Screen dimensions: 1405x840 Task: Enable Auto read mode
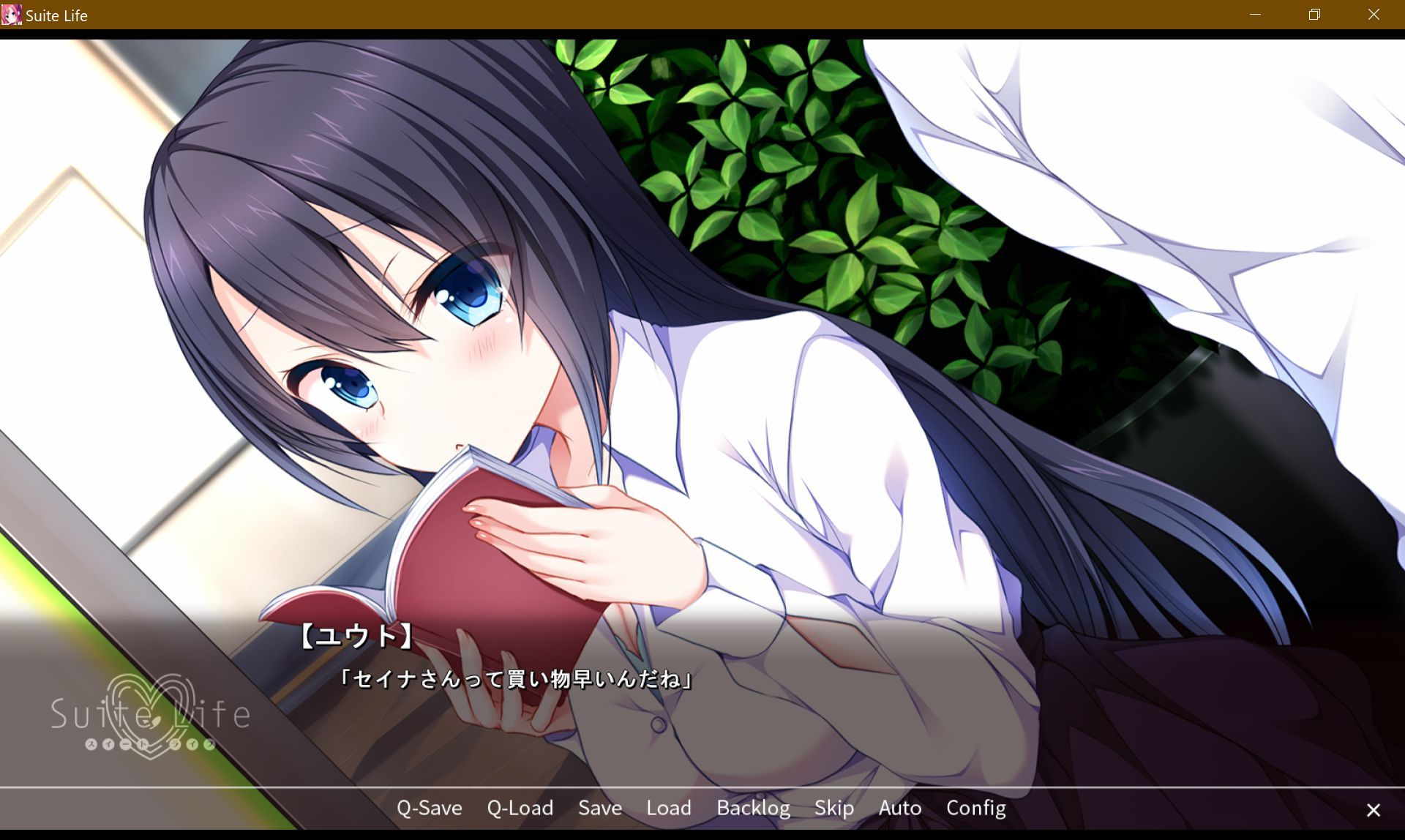pyautogui.click(x=899, y=809)
